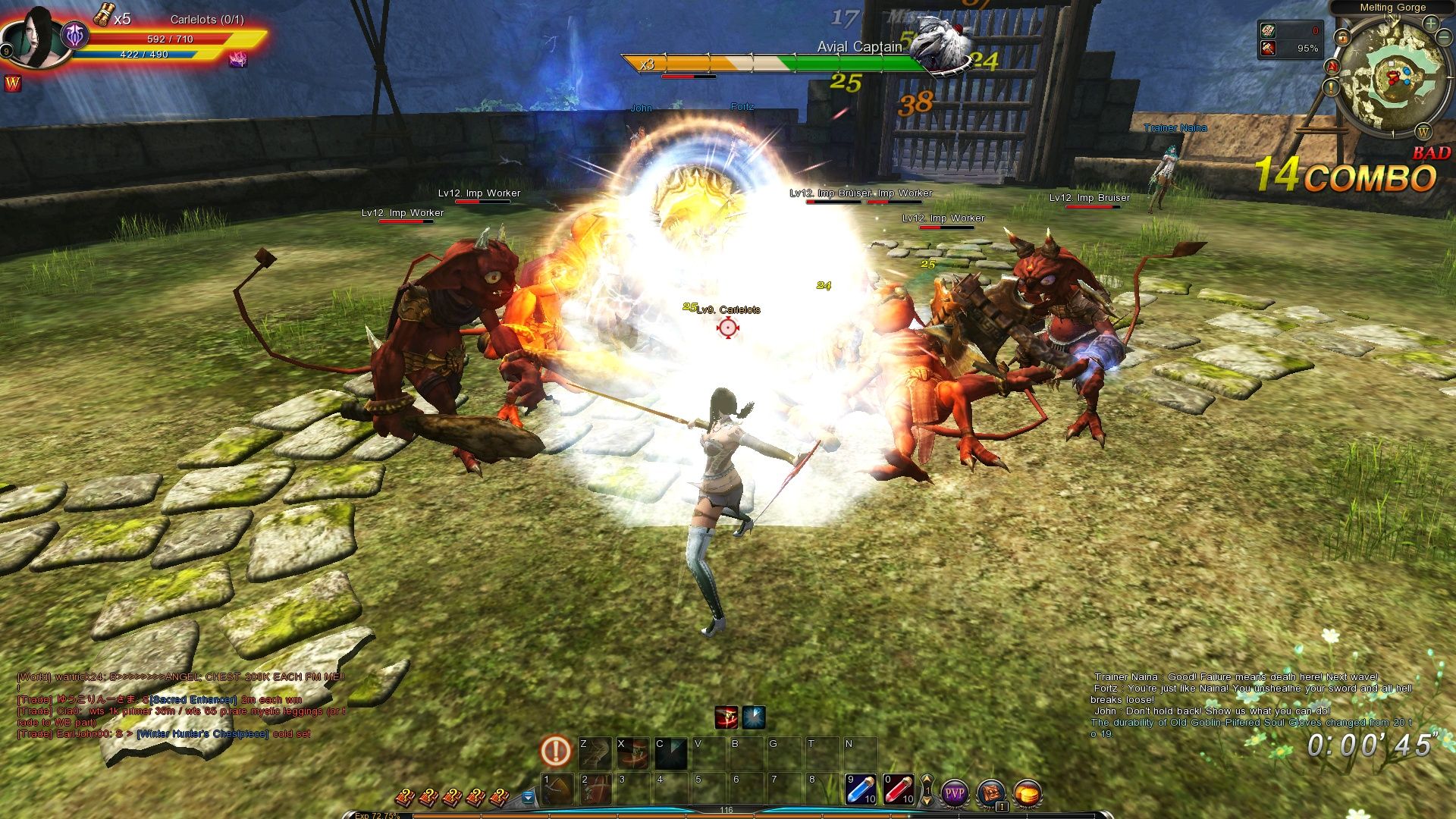Select the skill in hotbar slot 1
Screen dimensions: 1456x819
[557, 789]
